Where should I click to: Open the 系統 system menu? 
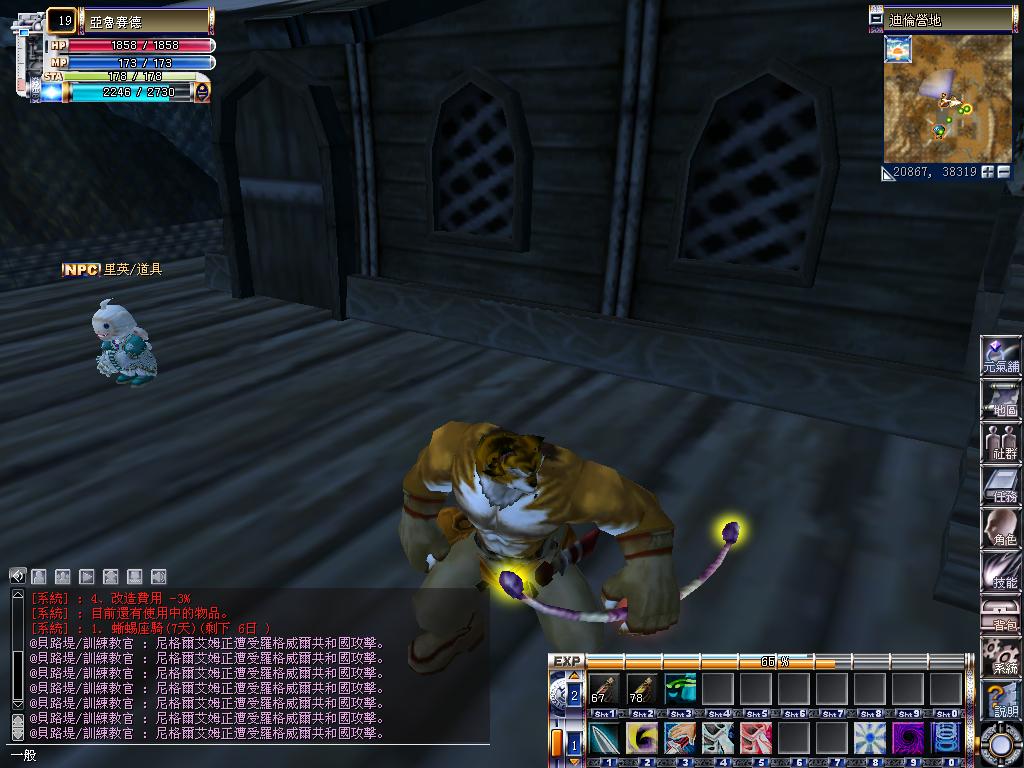pos(1000,657)
